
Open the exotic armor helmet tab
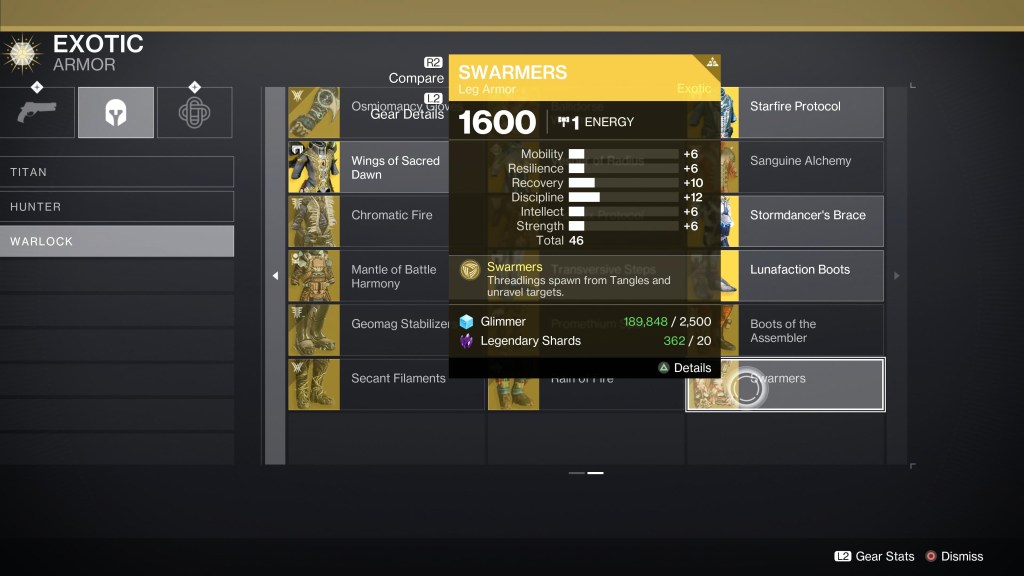tap(116, 112)
